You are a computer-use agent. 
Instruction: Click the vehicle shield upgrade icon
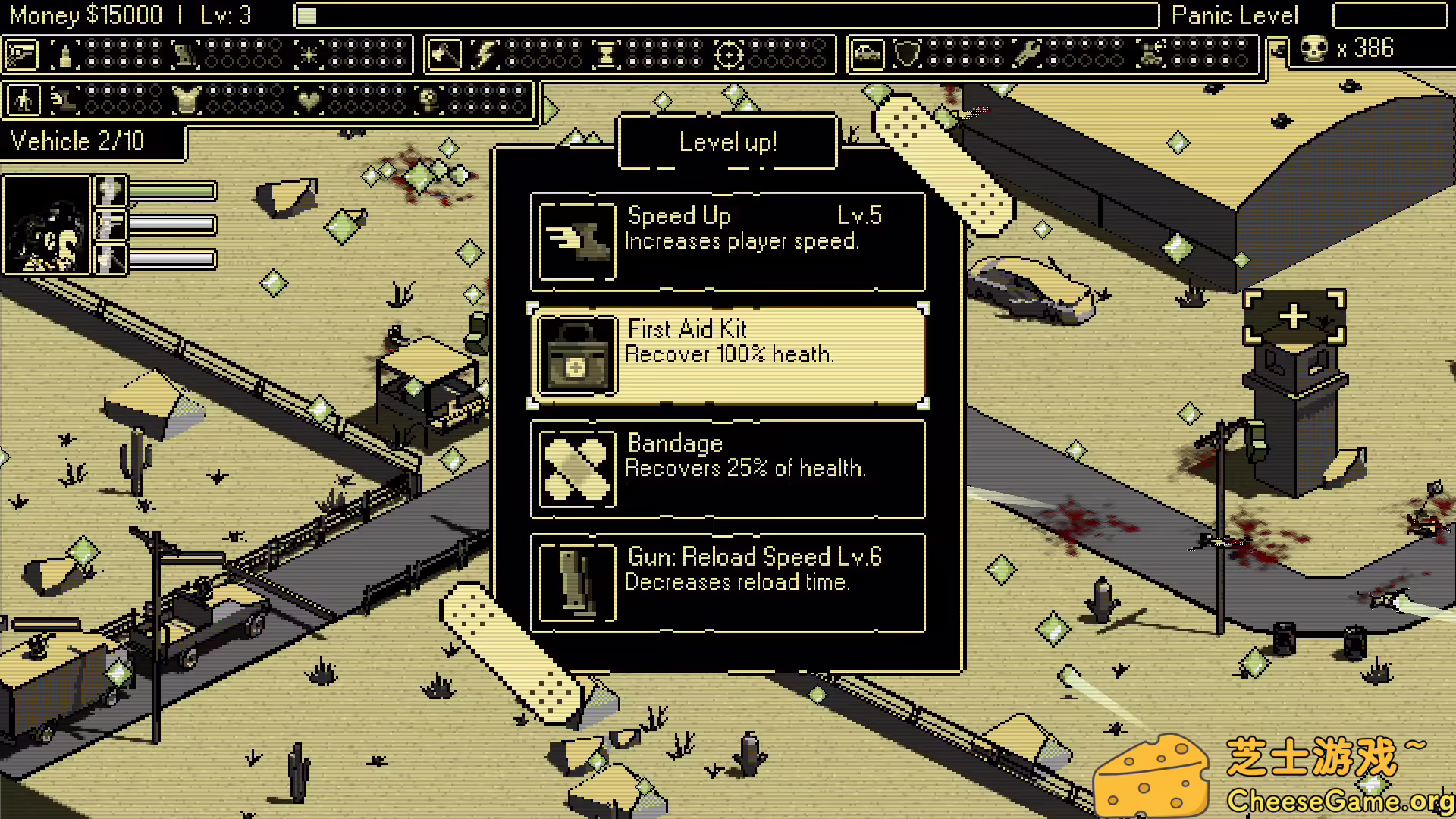coord(907,55)
